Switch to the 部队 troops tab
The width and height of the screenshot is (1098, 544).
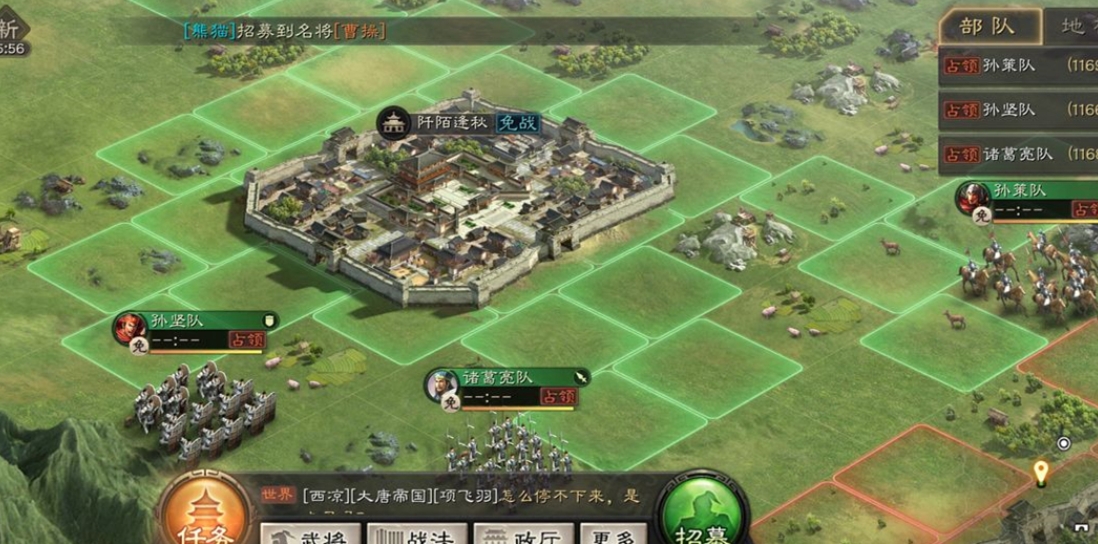988,27
